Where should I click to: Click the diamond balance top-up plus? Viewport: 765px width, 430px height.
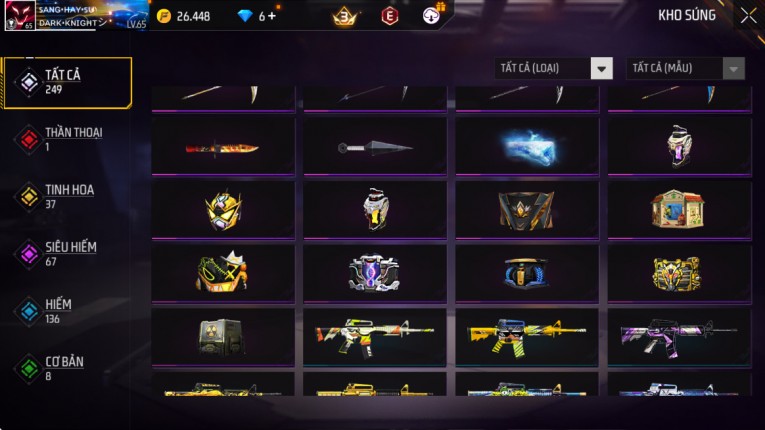pyautogui.click(x=271, y=16)
